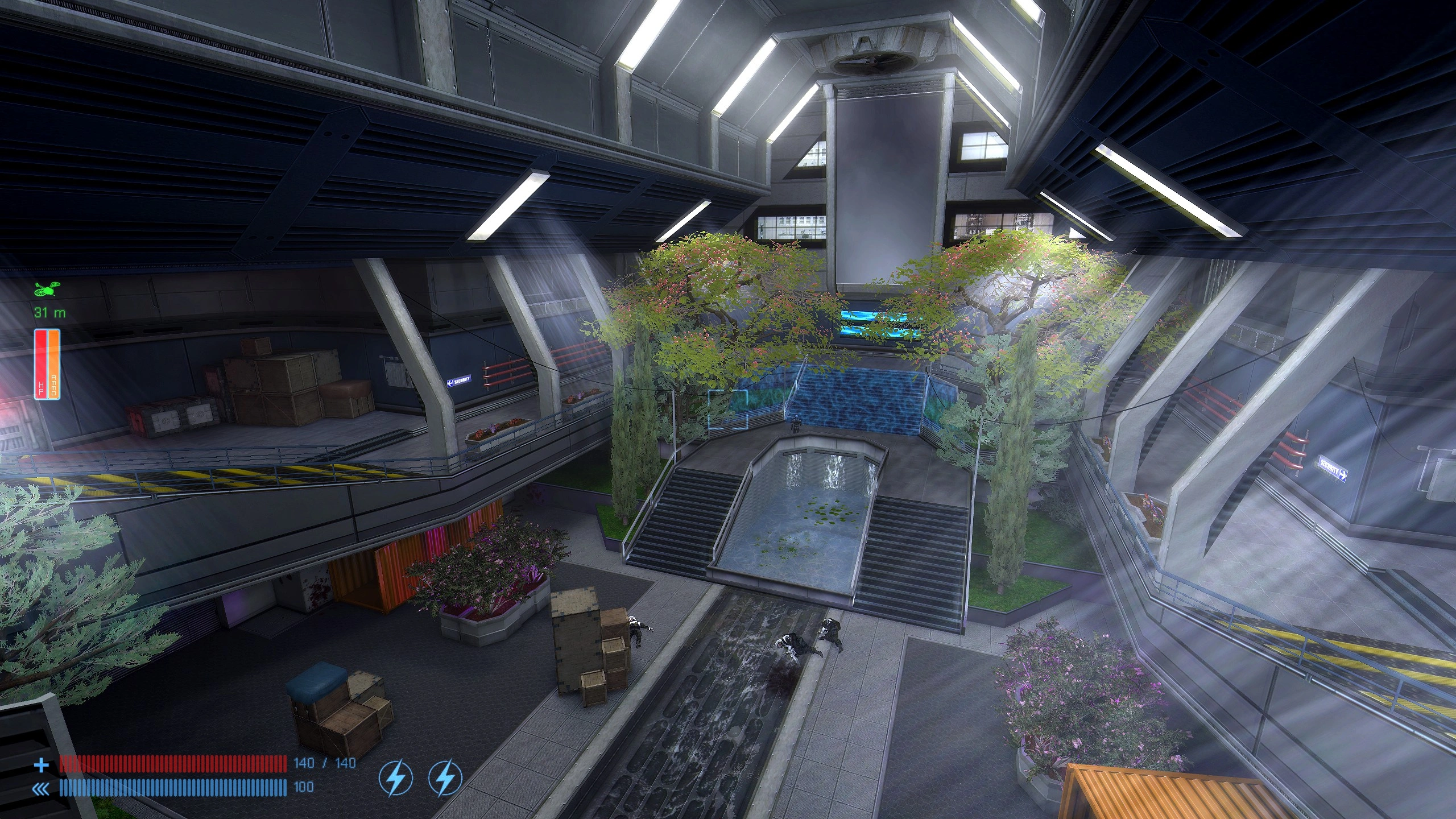Select the green drone tracker icon
Screen dimensions: 1456x819
click(x=46, y=290)
